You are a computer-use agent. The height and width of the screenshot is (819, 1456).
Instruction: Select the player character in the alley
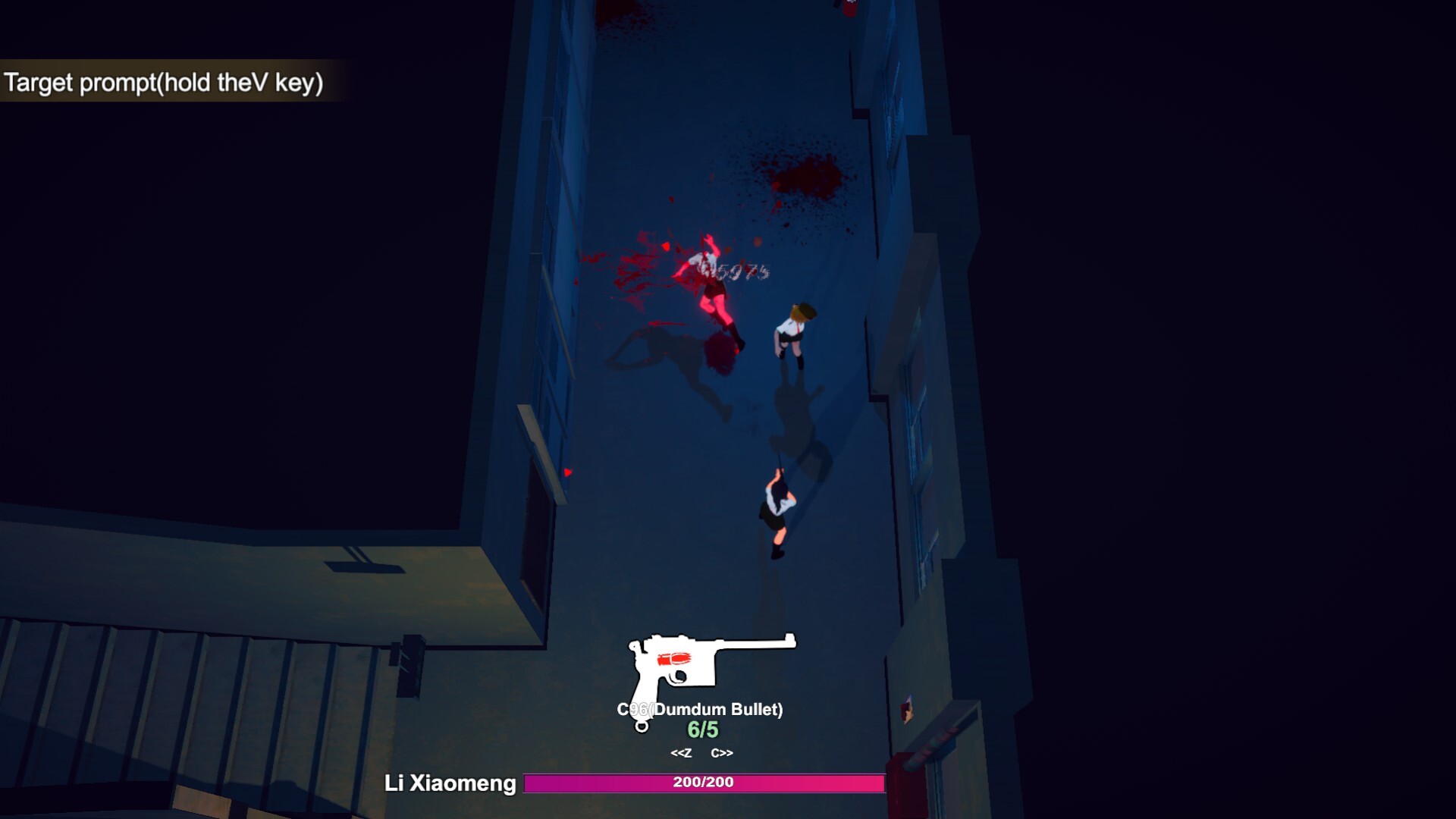(x=777, y=504)
